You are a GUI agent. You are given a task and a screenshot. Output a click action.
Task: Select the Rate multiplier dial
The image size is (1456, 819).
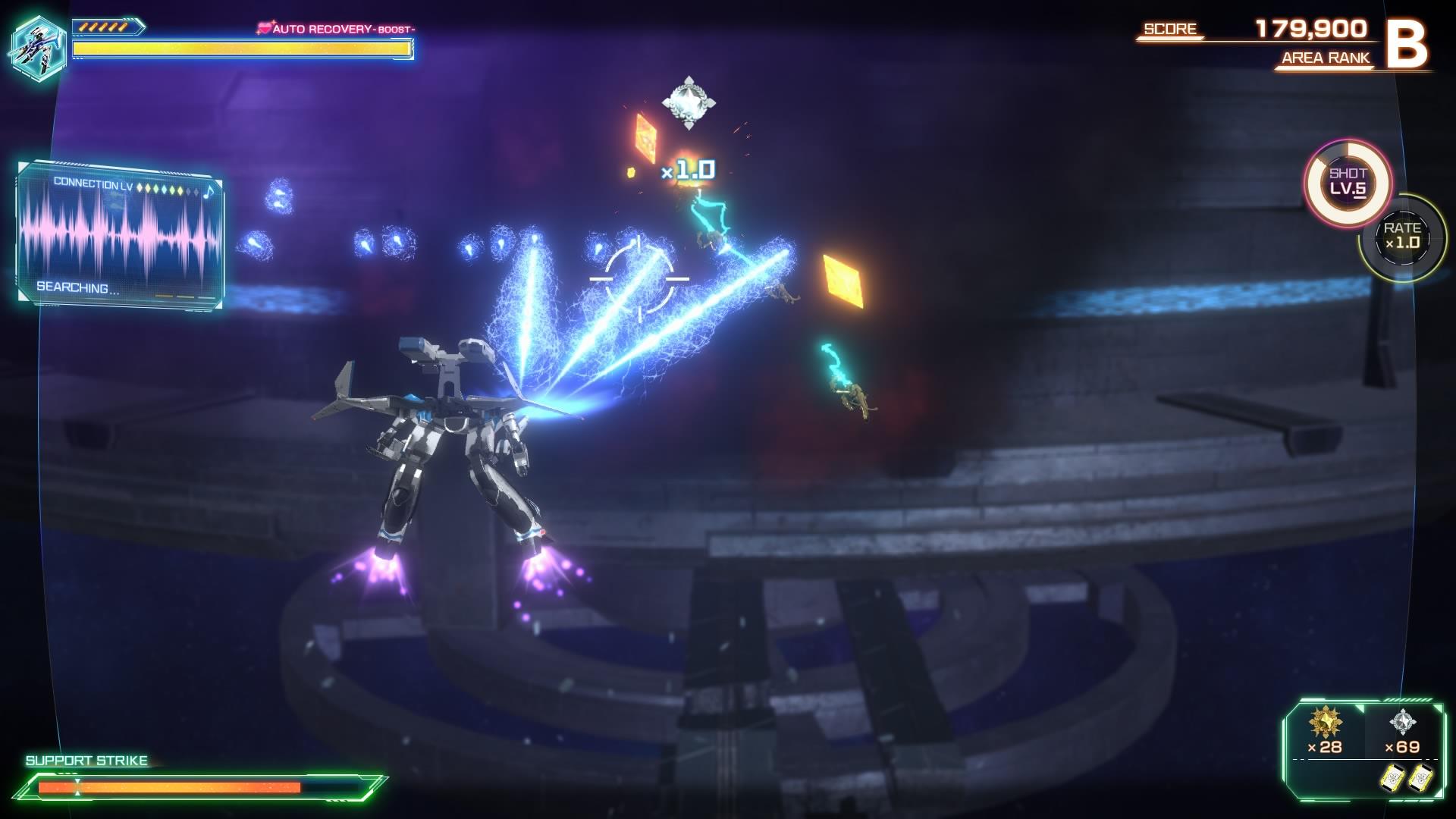pyautogui.click(x=1402, y=237)
